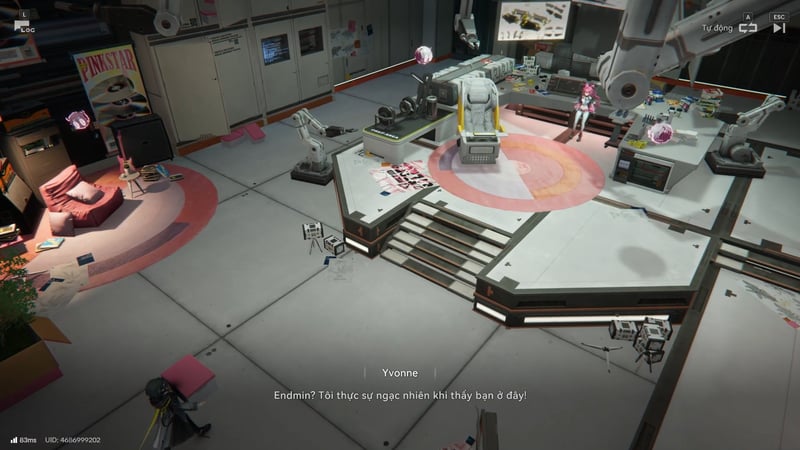Open the dialogue LOG history

[22, 25]
